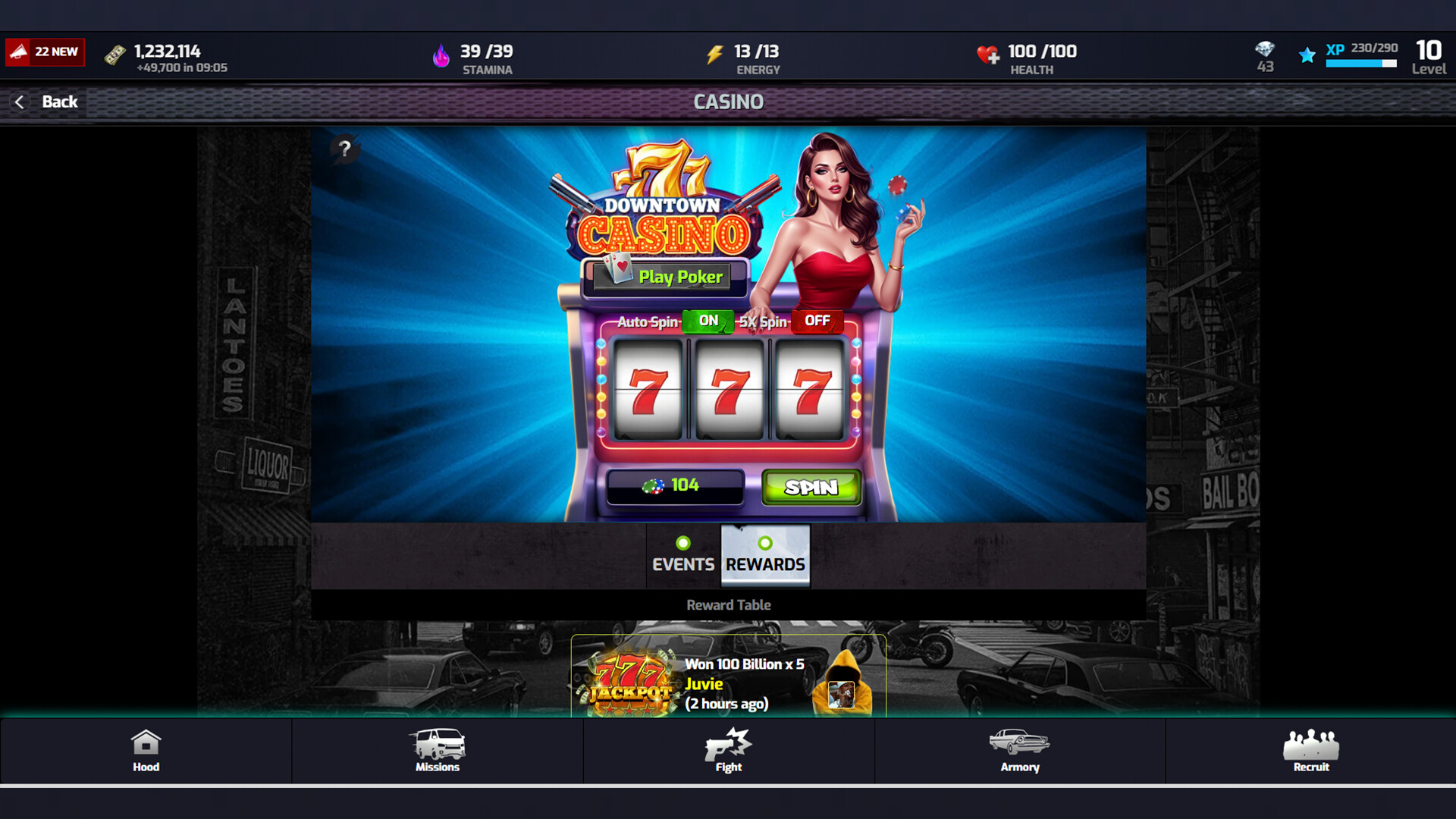Click the energy lightning bolt icon
The width and height of the screenshot is (1456, 819).
714,55
